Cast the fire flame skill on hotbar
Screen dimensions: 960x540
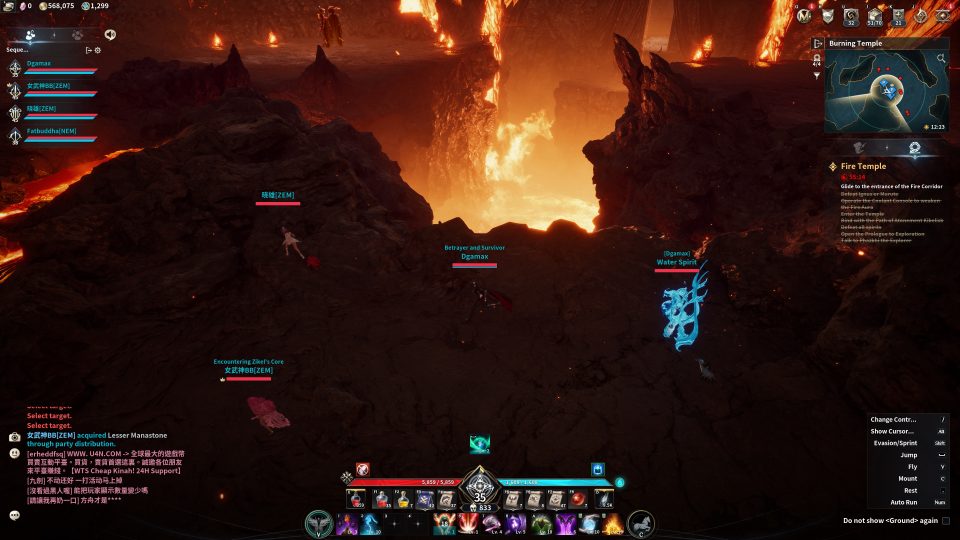[x=612, y=524]
